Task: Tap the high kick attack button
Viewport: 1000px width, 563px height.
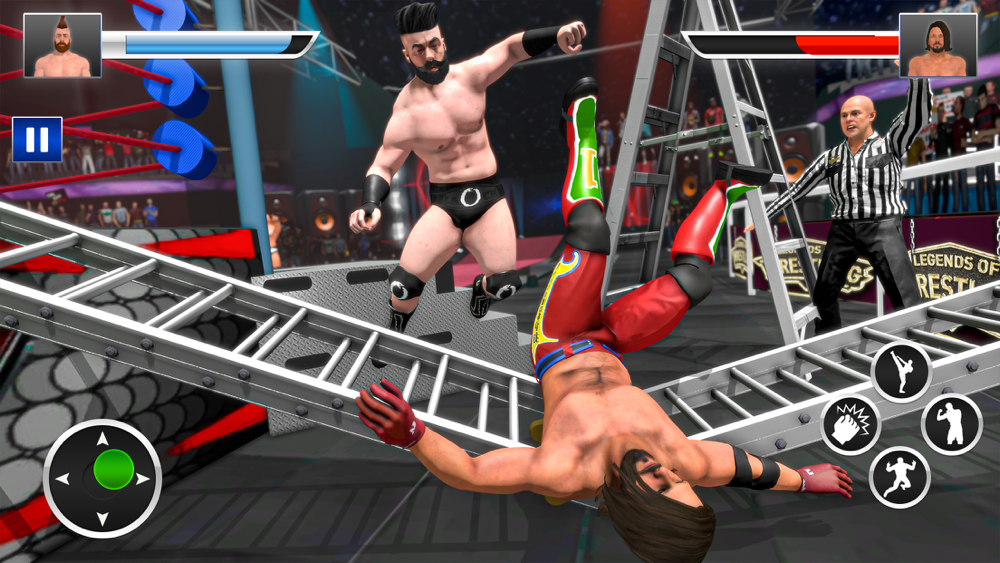Action: 900,371
